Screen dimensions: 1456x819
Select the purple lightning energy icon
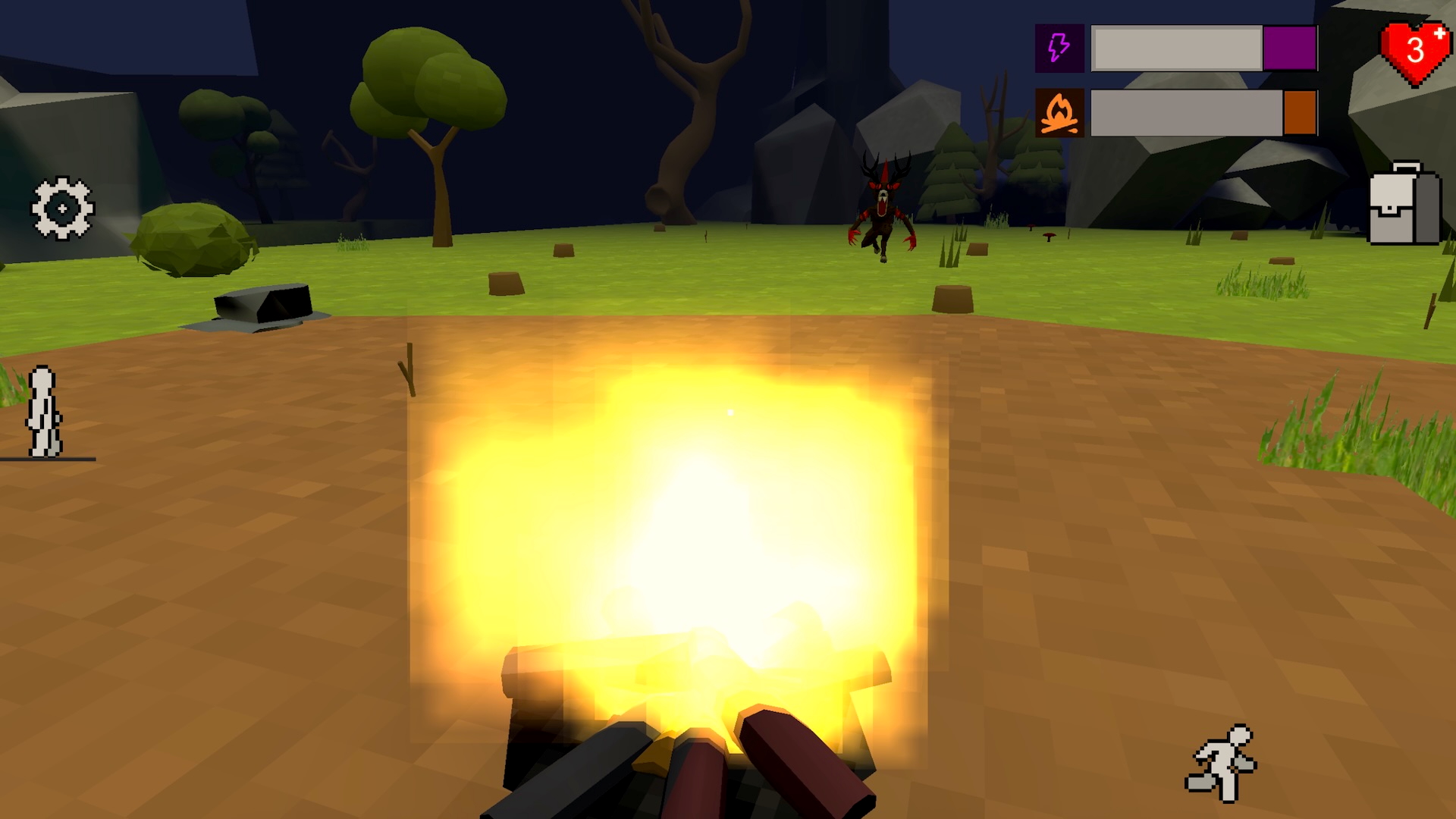tap(1058, 49)
